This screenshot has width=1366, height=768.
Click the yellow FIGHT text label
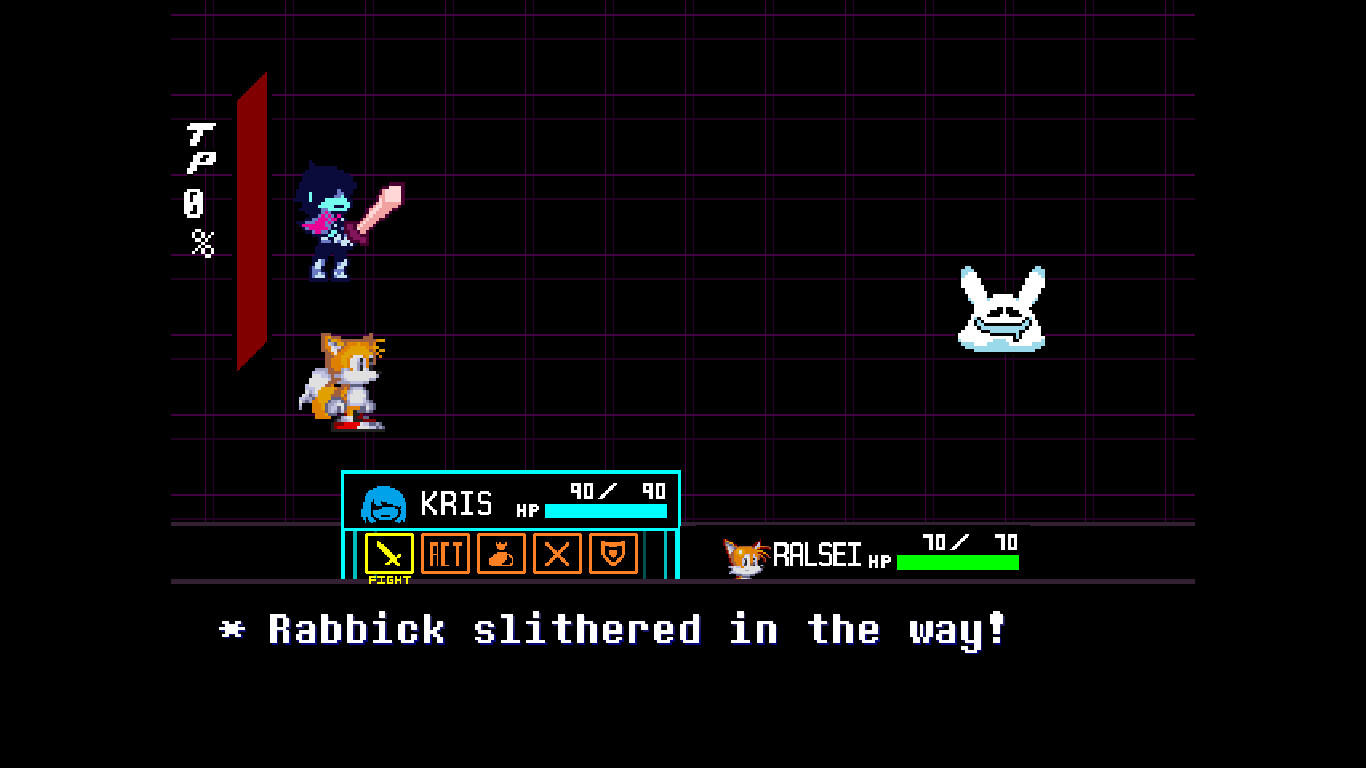[x=390, y=578]
